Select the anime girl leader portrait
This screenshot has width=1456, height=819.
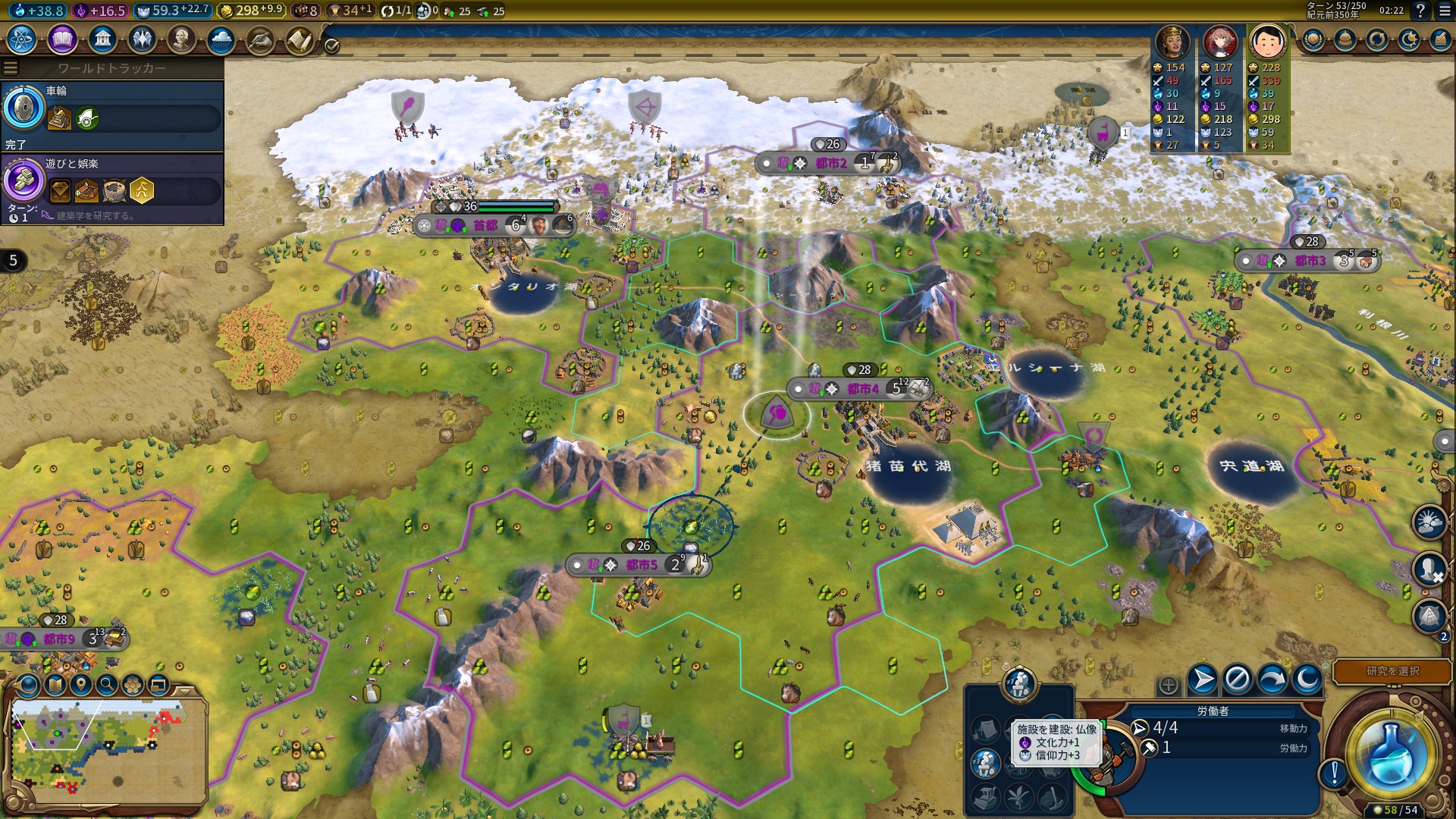pyautogui.click(x=1220, y=42)
